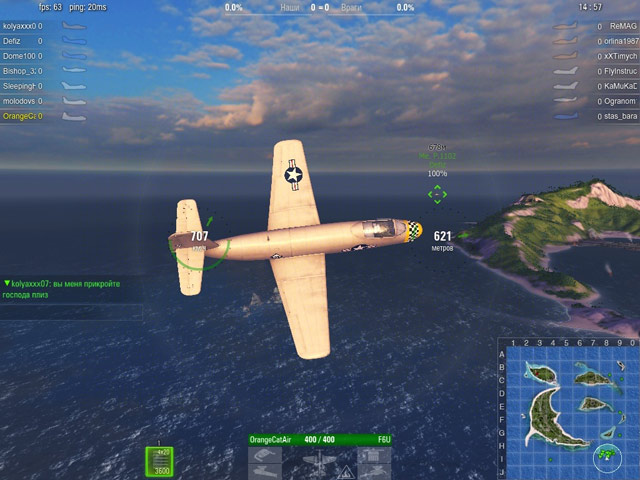Select kolyaxxx07 in the team list
640x480 pixels.
(x=20, y=26)
